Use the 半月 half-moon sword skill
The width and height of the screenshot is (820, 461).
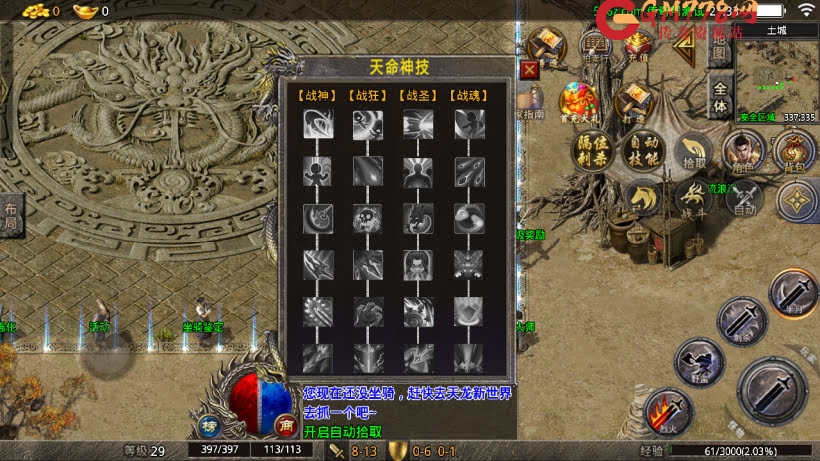(795, 294)
